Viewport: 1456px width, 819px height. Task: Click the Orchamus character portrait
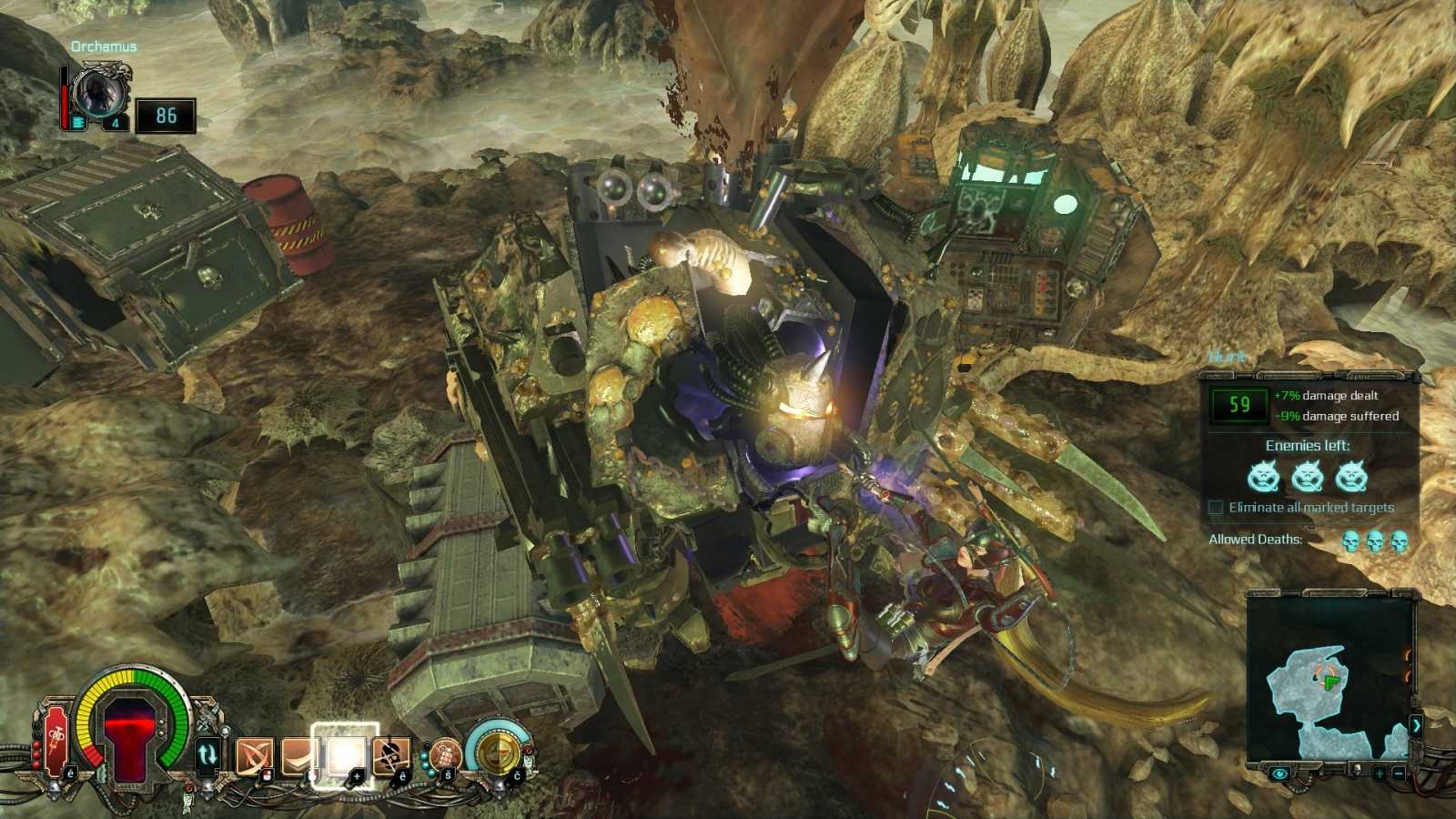(97, 94)
